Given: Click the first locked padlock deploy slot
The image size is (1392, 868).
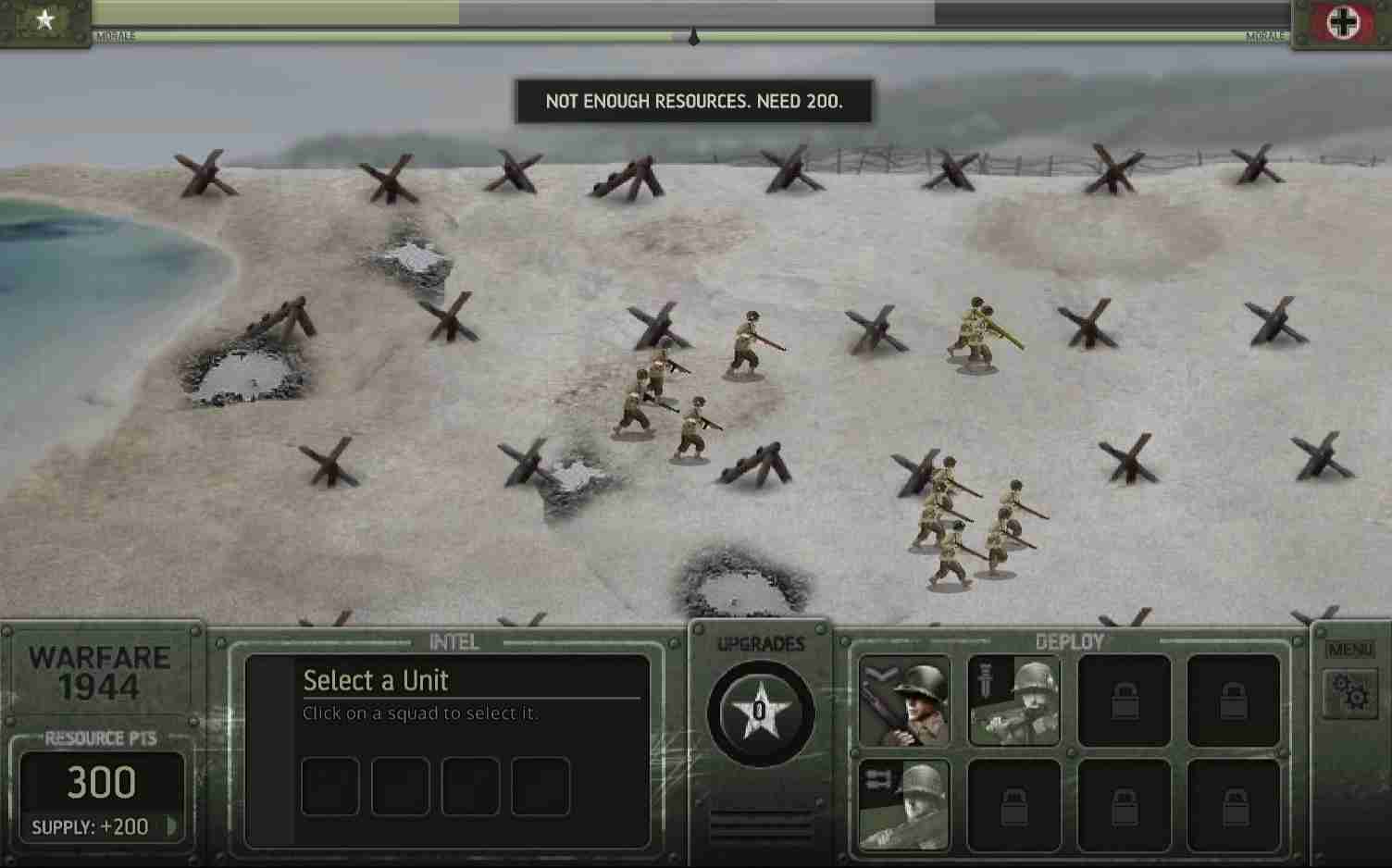Looking at the screenshot, I should (x=1123, y=701).
